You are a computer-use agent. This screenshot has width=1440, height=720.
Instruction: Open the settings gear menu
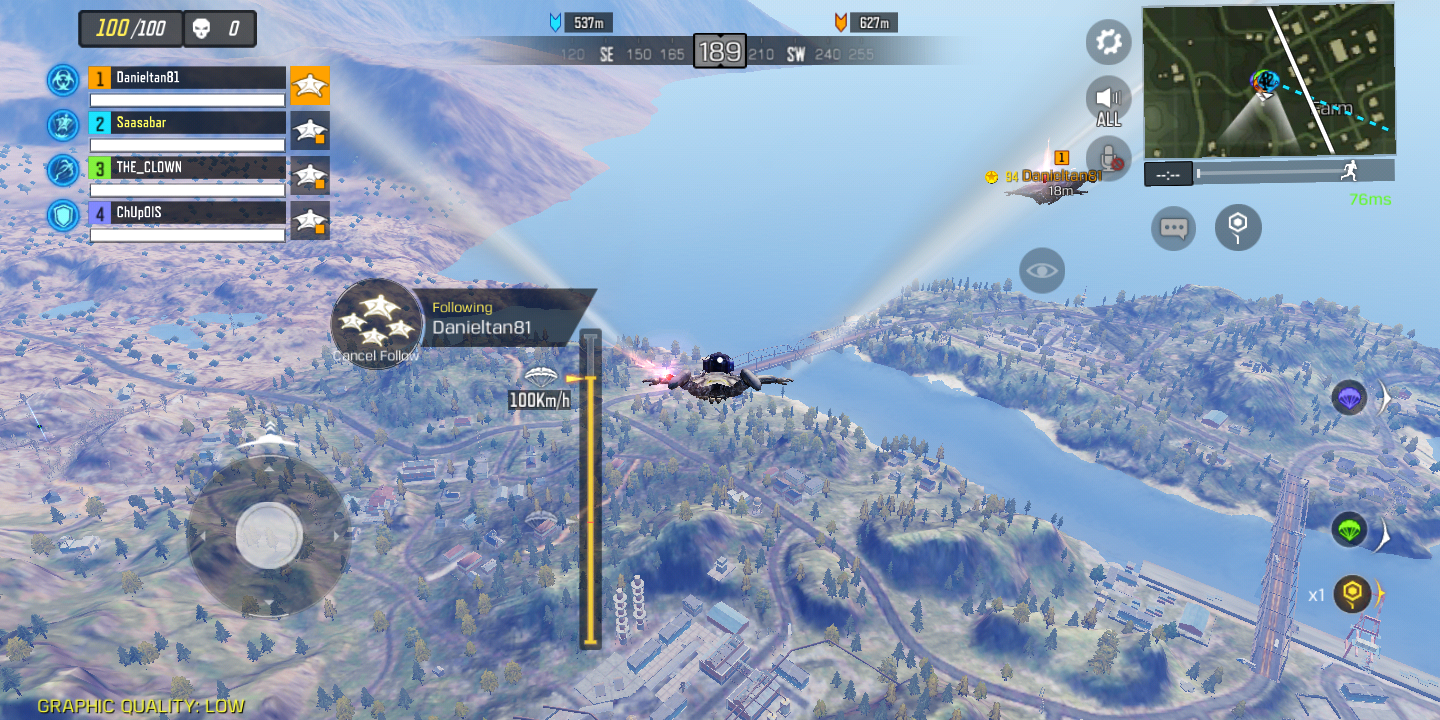click(x=1108, y=43)
